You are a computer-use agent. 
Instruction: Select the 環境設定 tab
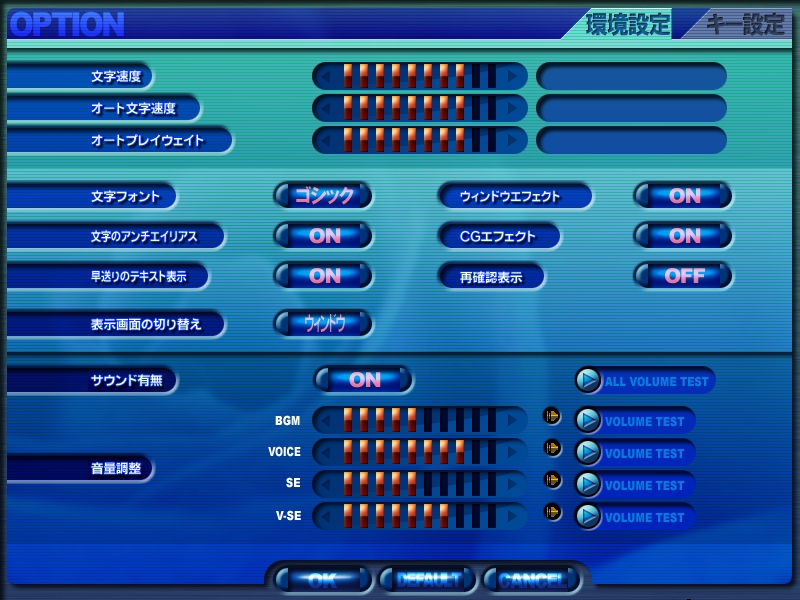point(627,25)
